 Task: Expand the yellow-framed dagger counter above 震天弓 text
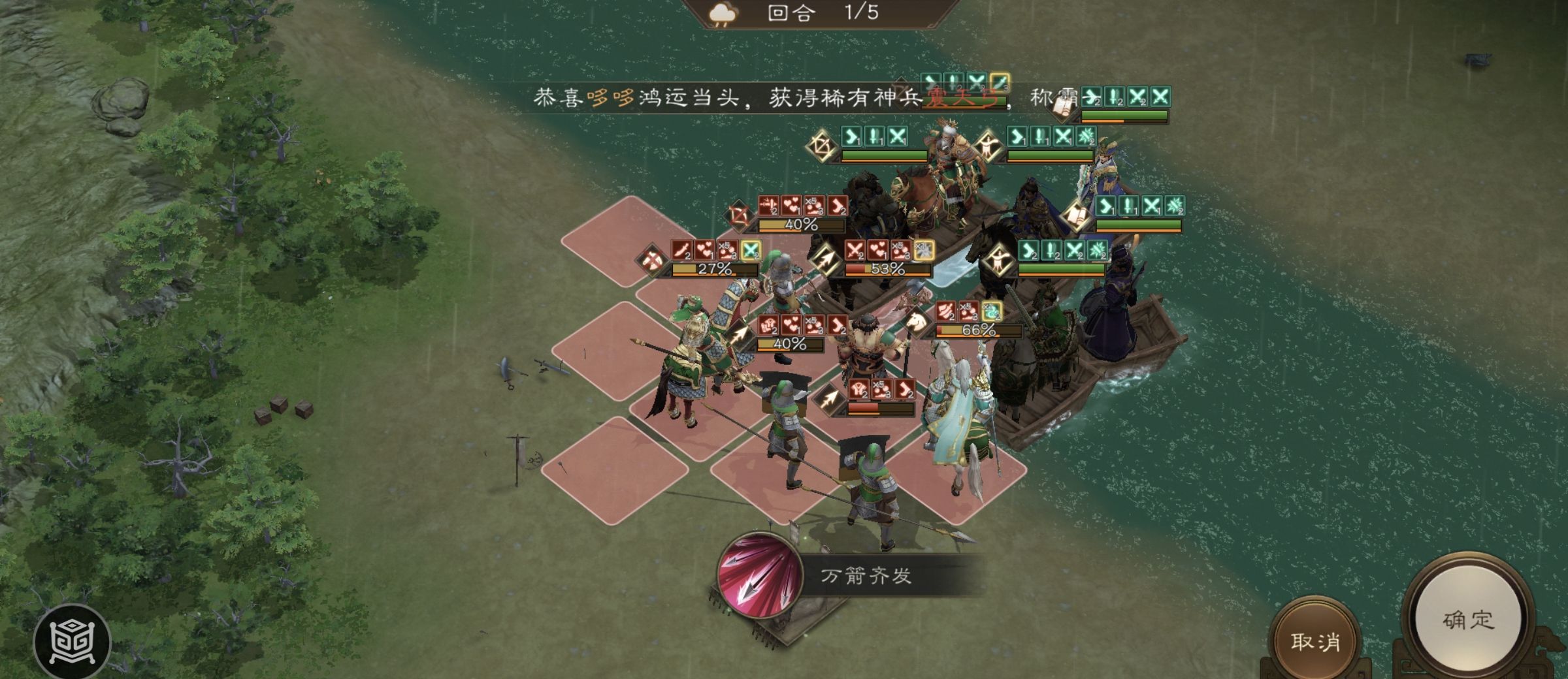point(998,82)
